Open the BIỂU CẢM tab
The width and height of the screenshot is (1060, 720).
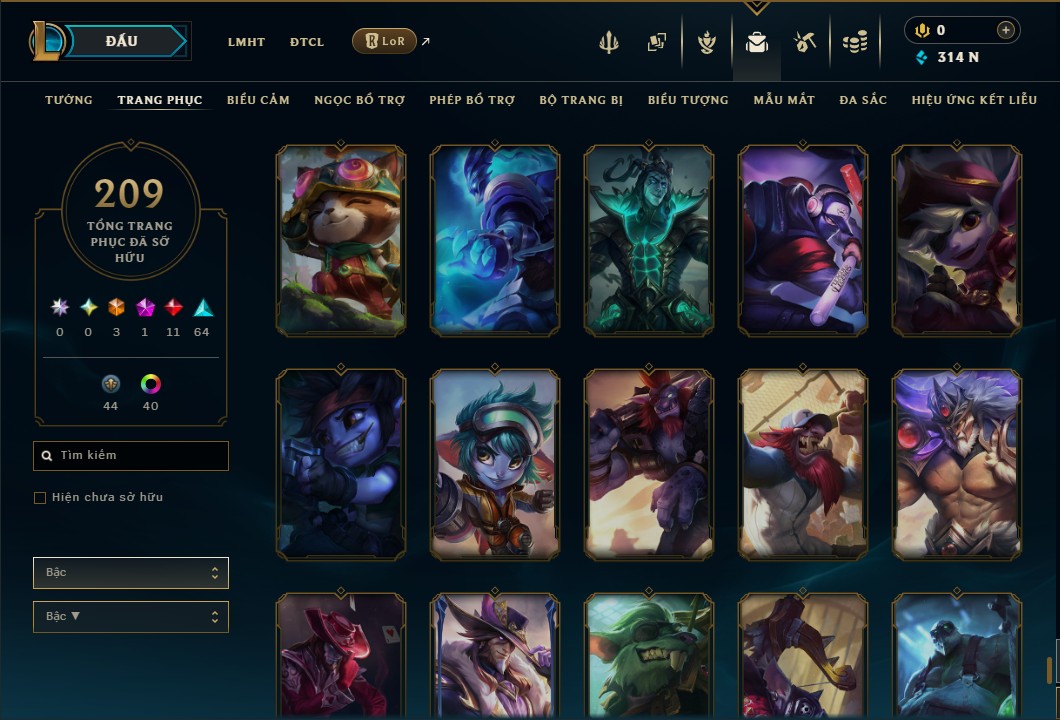coord(258,100)
